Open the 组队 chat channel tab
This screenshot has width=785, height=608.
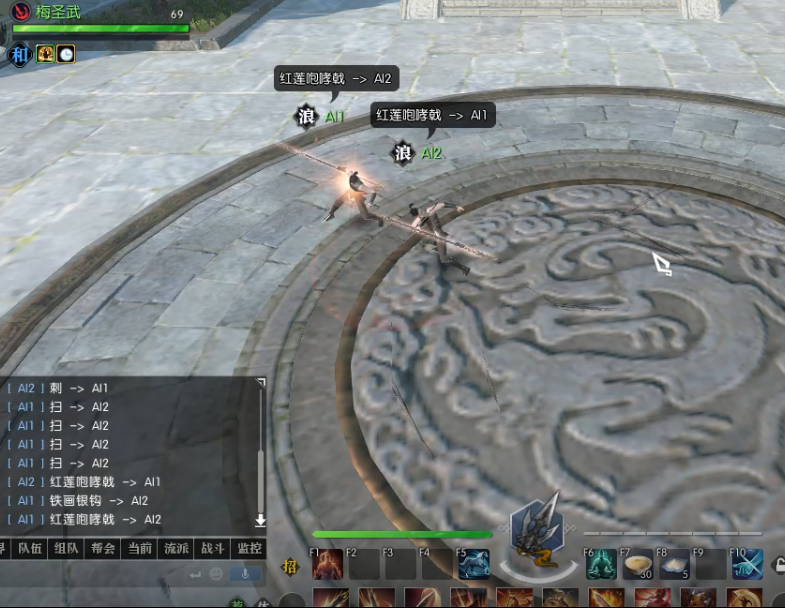coord(67,548)
